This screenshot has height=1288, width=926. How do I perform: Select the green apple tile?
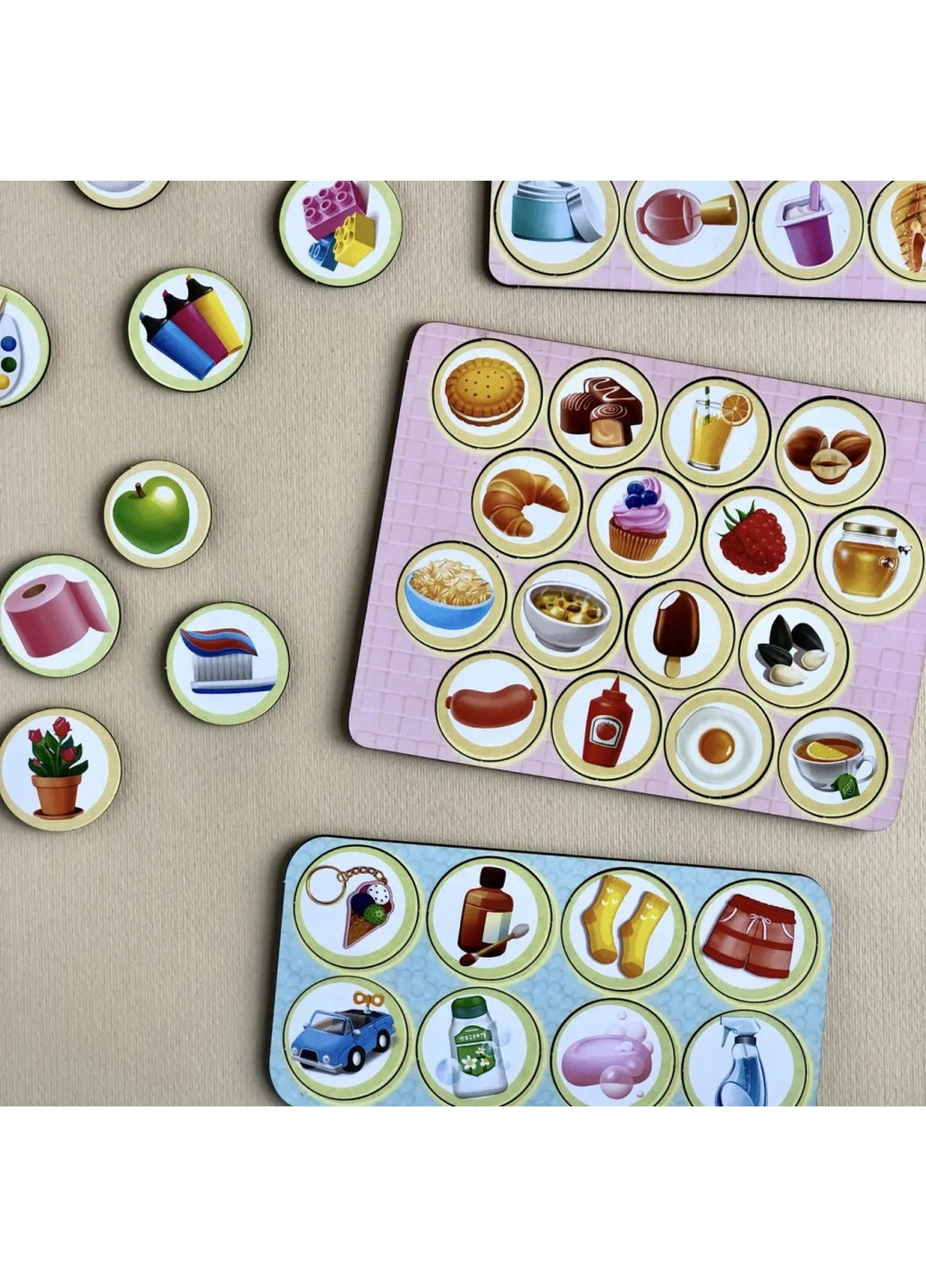(x=157, y=514)
